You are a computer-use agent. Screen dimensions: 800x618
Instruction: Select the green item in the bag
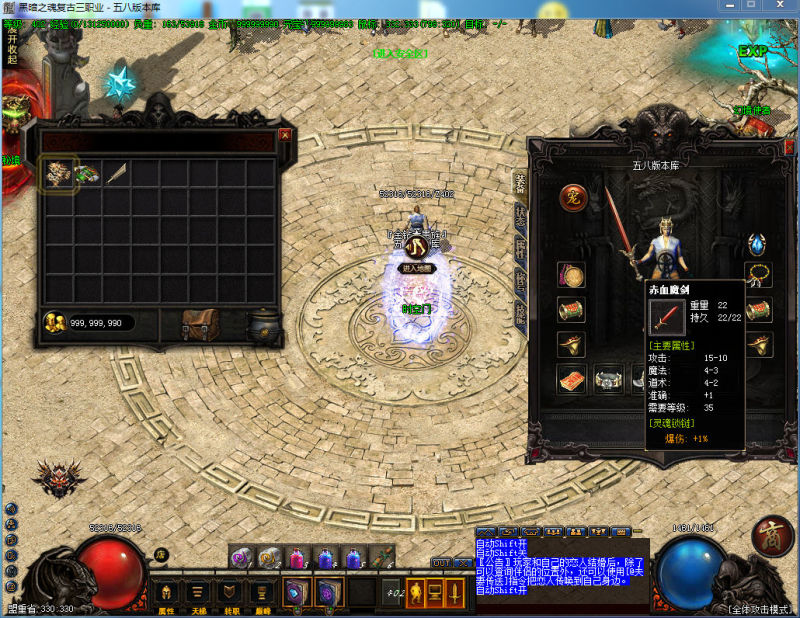(x=87, y=174)
